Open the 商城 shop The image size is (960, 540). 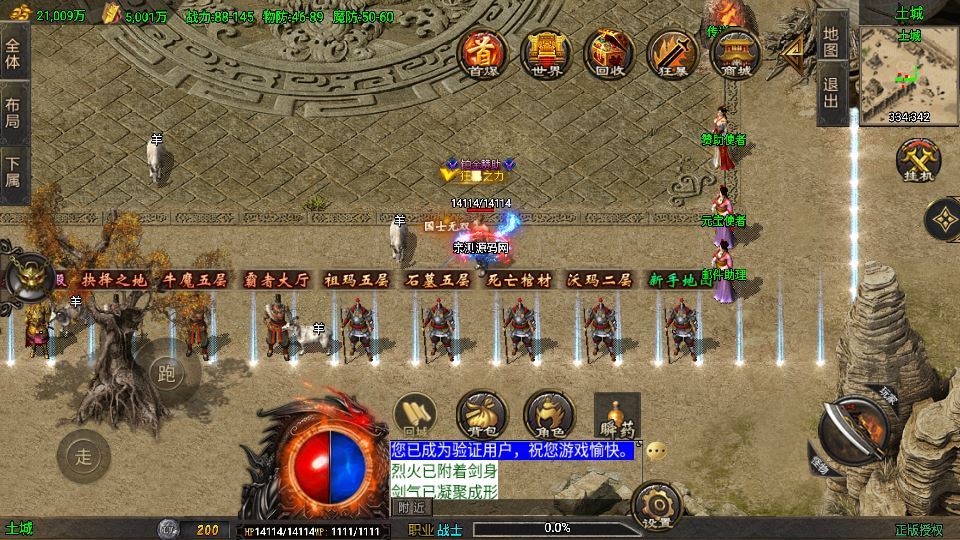tap(735, 52)
